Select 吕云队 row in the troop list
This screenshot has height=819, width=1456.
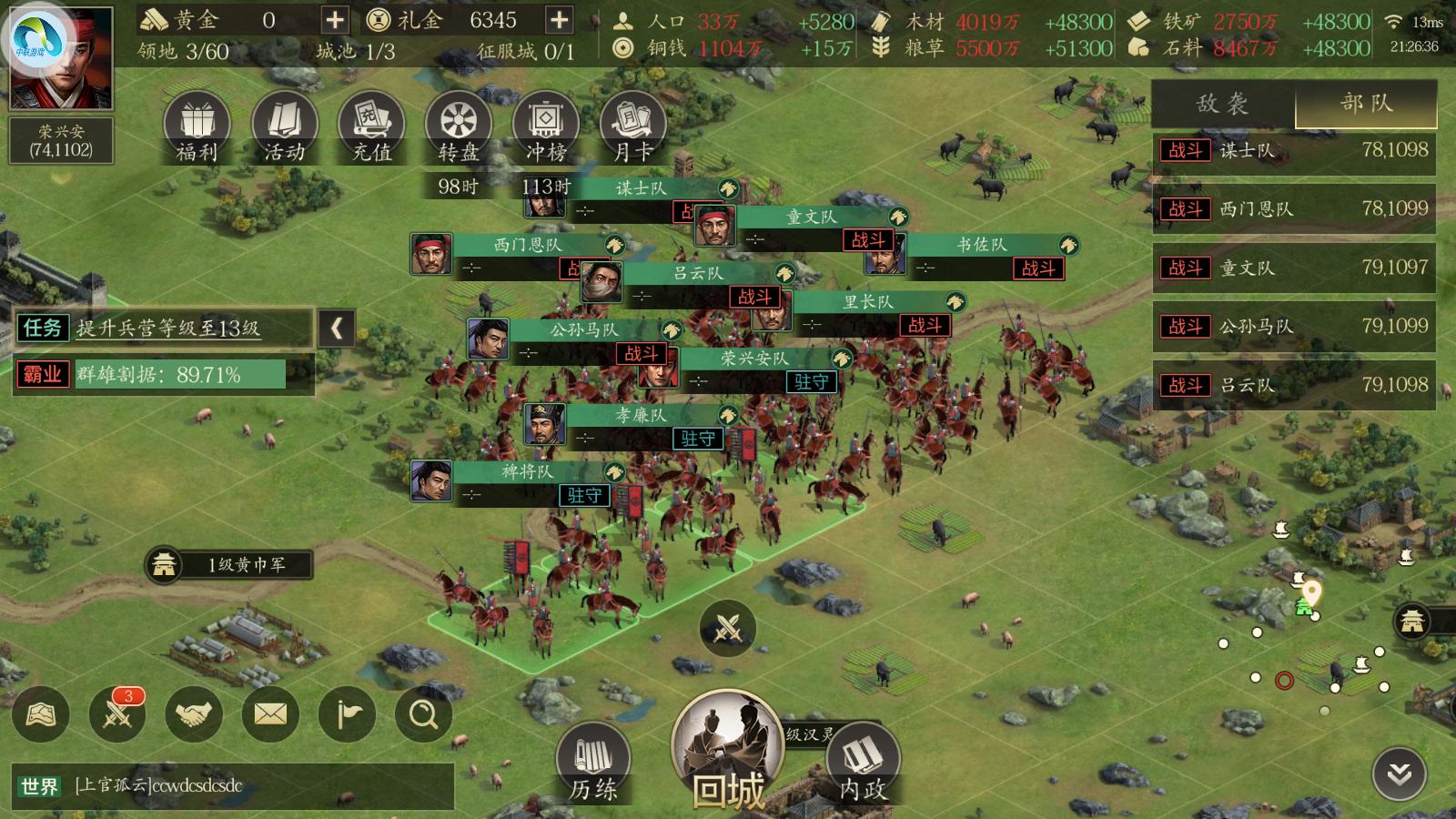(x=1294, y=385)
